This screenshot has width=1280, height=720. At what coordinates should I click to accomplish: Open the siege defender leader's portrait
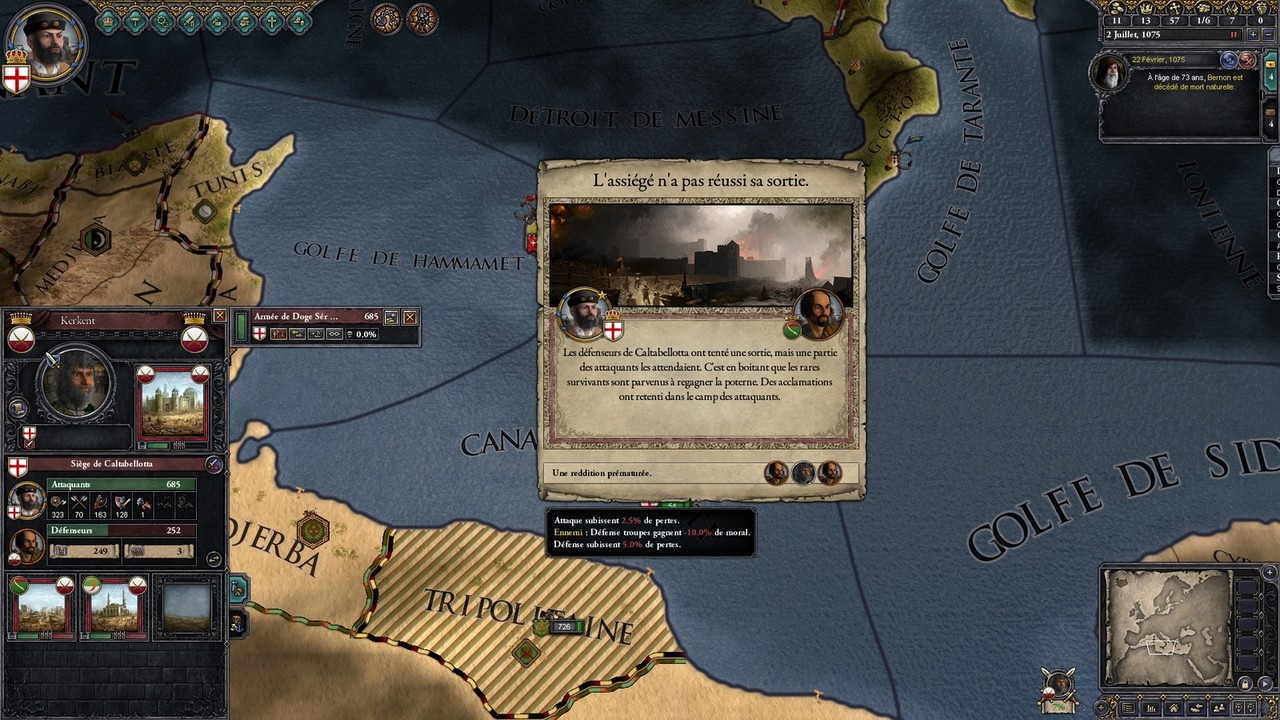[x=27, y=546]
